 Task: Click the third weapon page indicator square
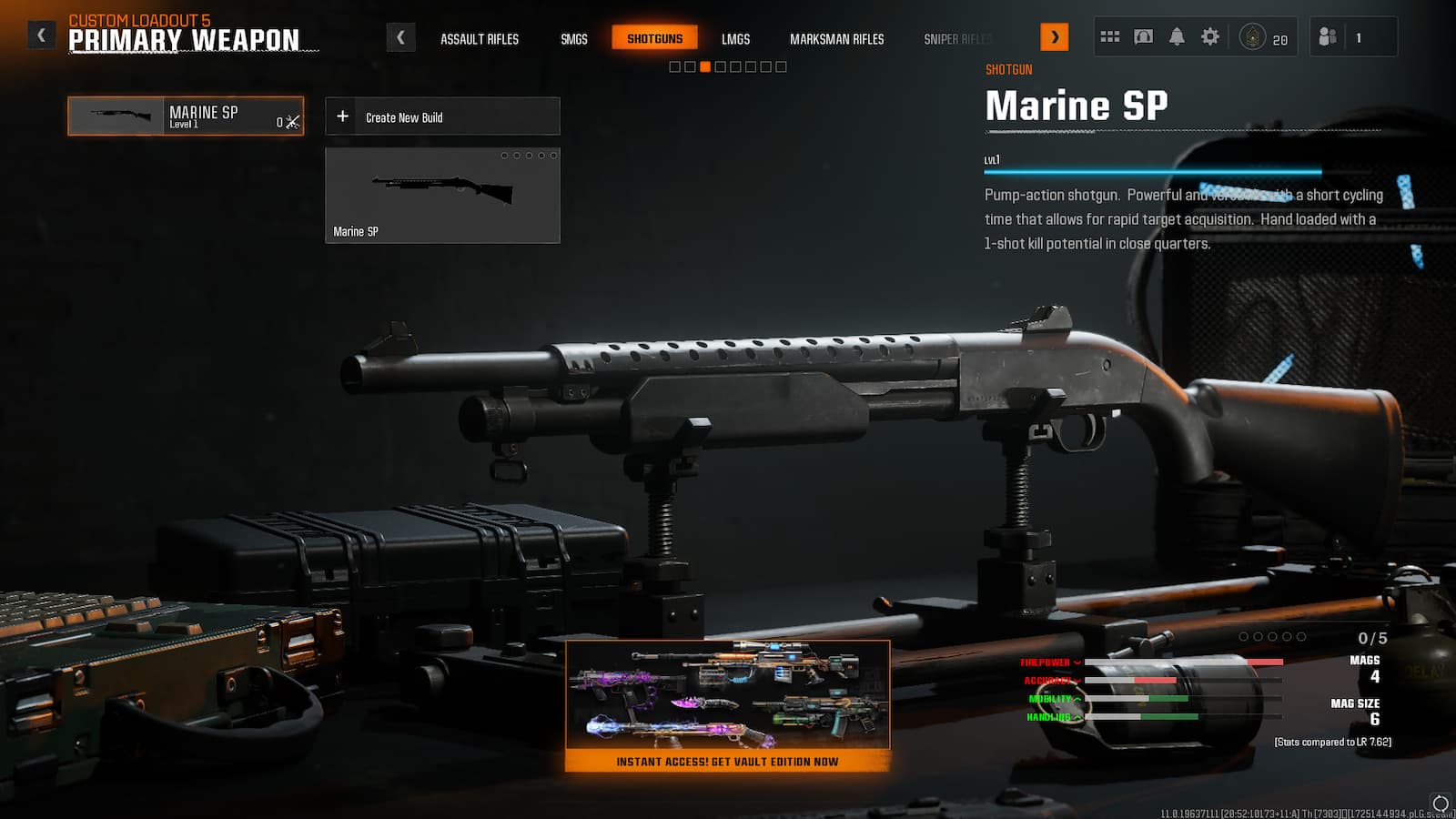click(x=703, y=66)
